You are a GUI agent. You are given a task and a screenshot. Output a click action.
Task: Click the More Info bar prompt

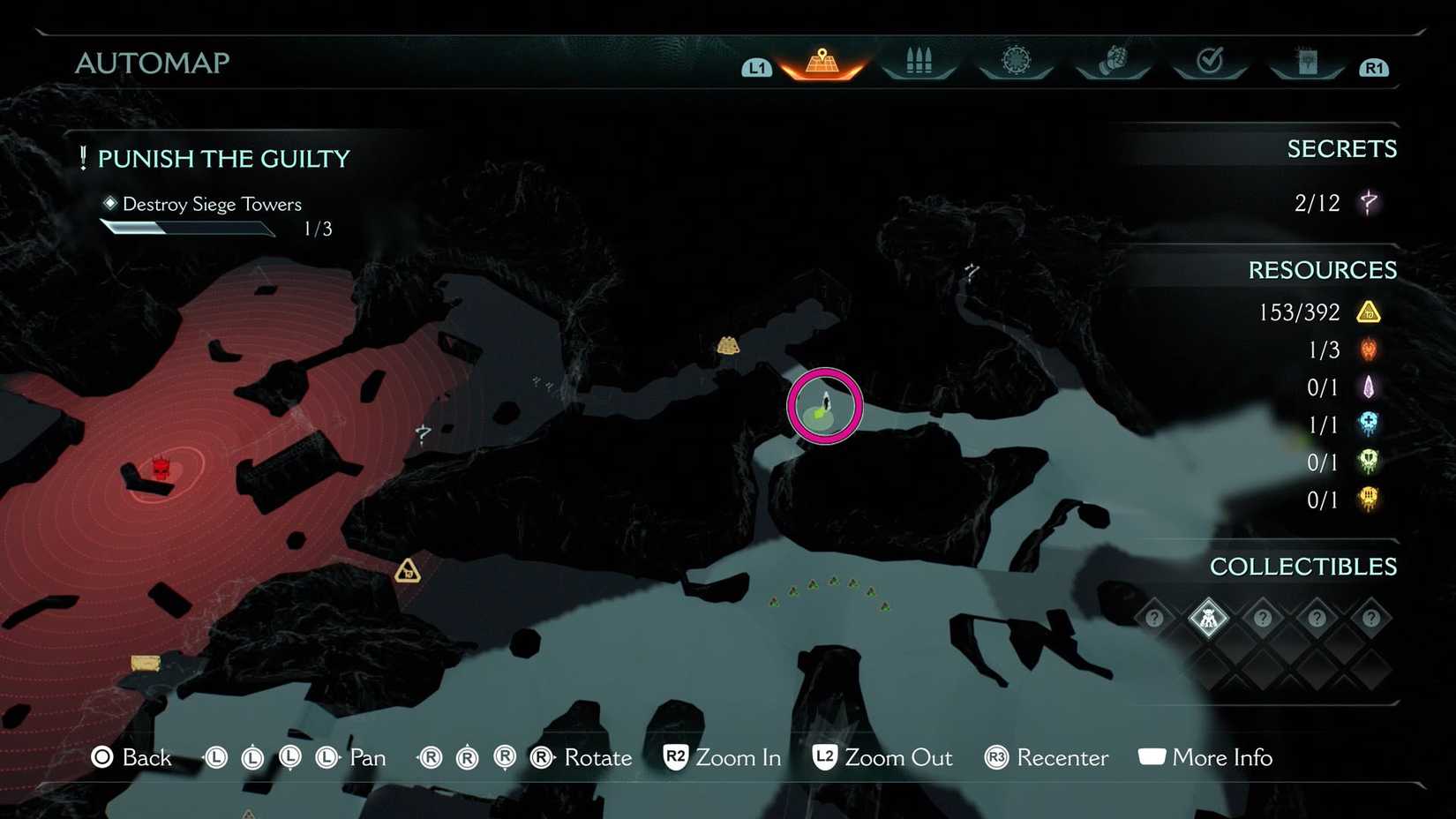tap(1222, 757)
